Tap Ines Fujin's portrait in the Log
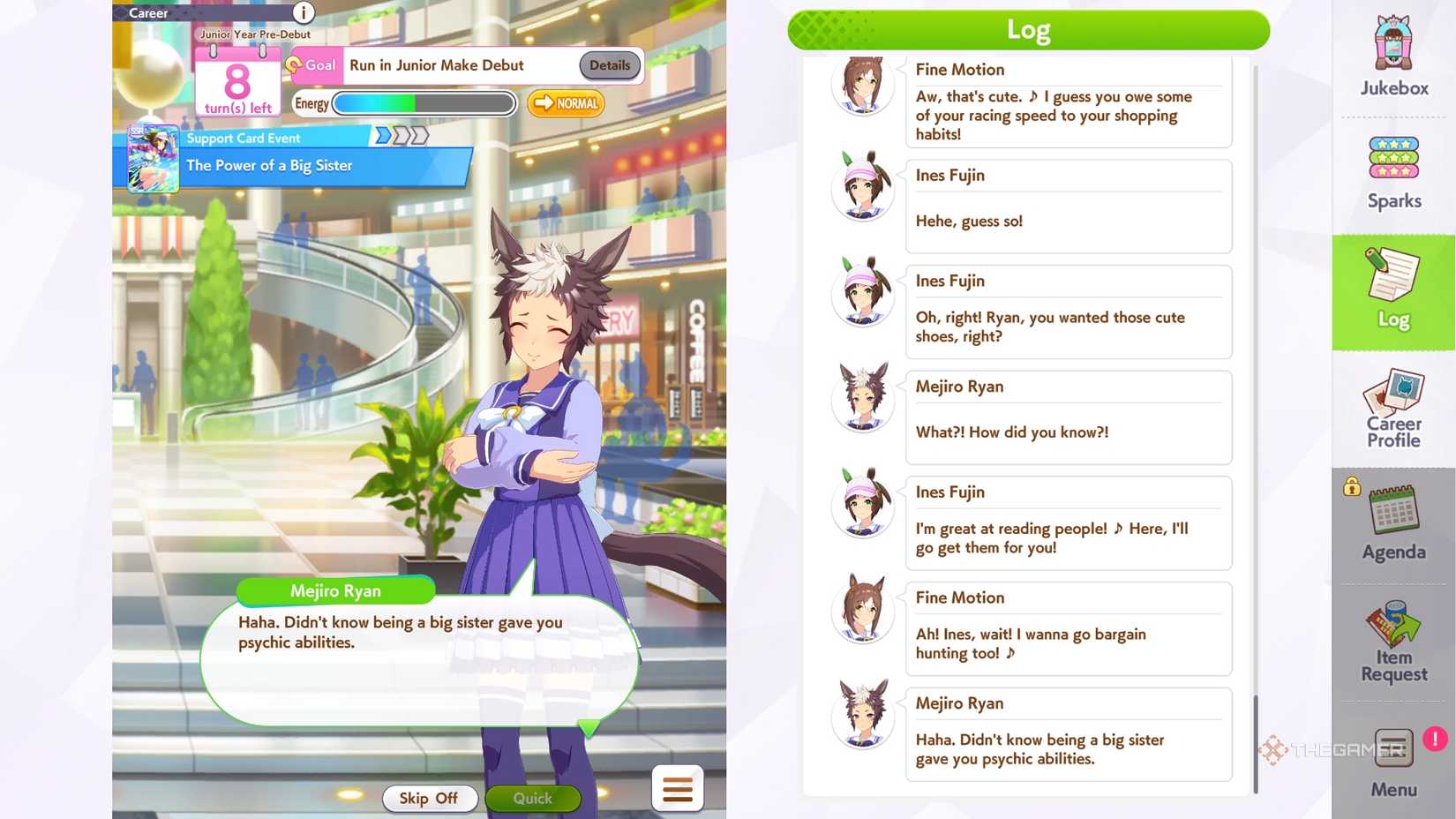This screenshot has width=1456, height=819. point(862,186)
